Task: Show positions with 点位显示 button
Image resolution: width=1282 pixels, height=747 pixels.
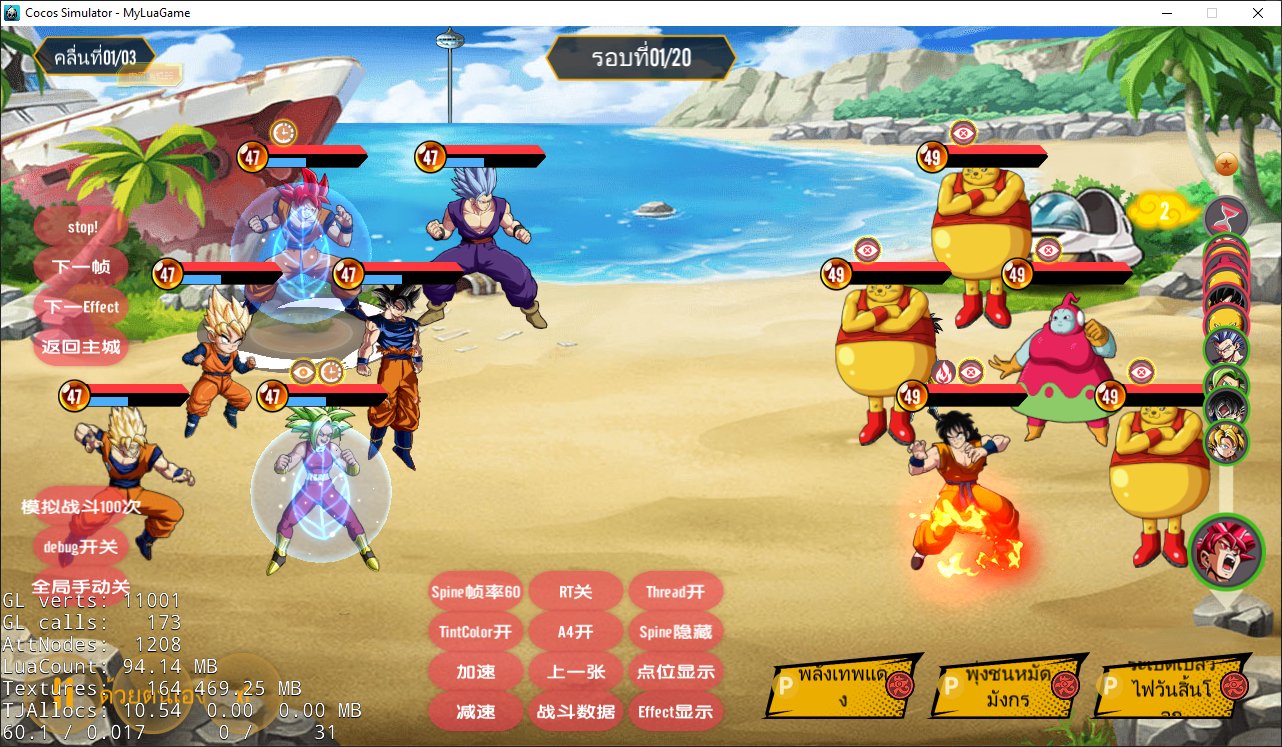Action: pyautogui.click(x=676, y=672)
